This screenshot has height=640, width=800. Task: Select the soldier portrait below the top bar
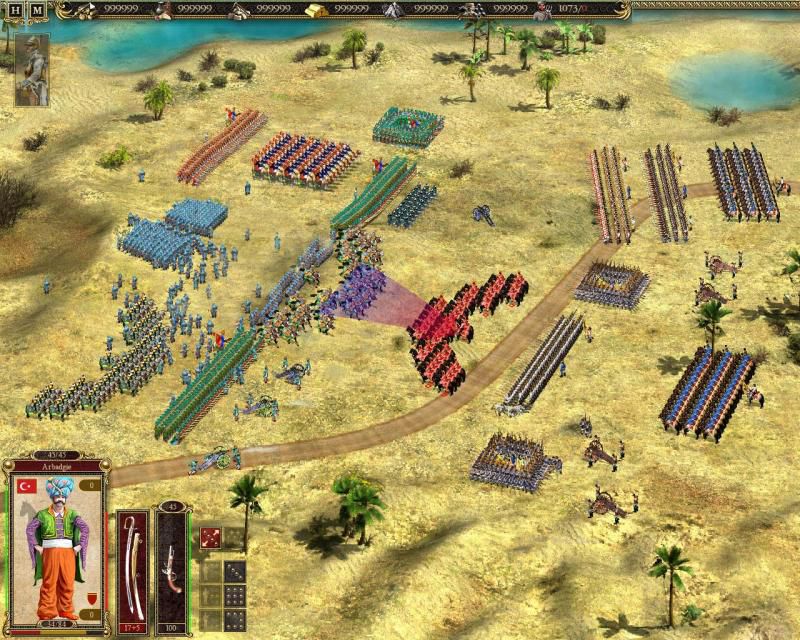(31, 69)
